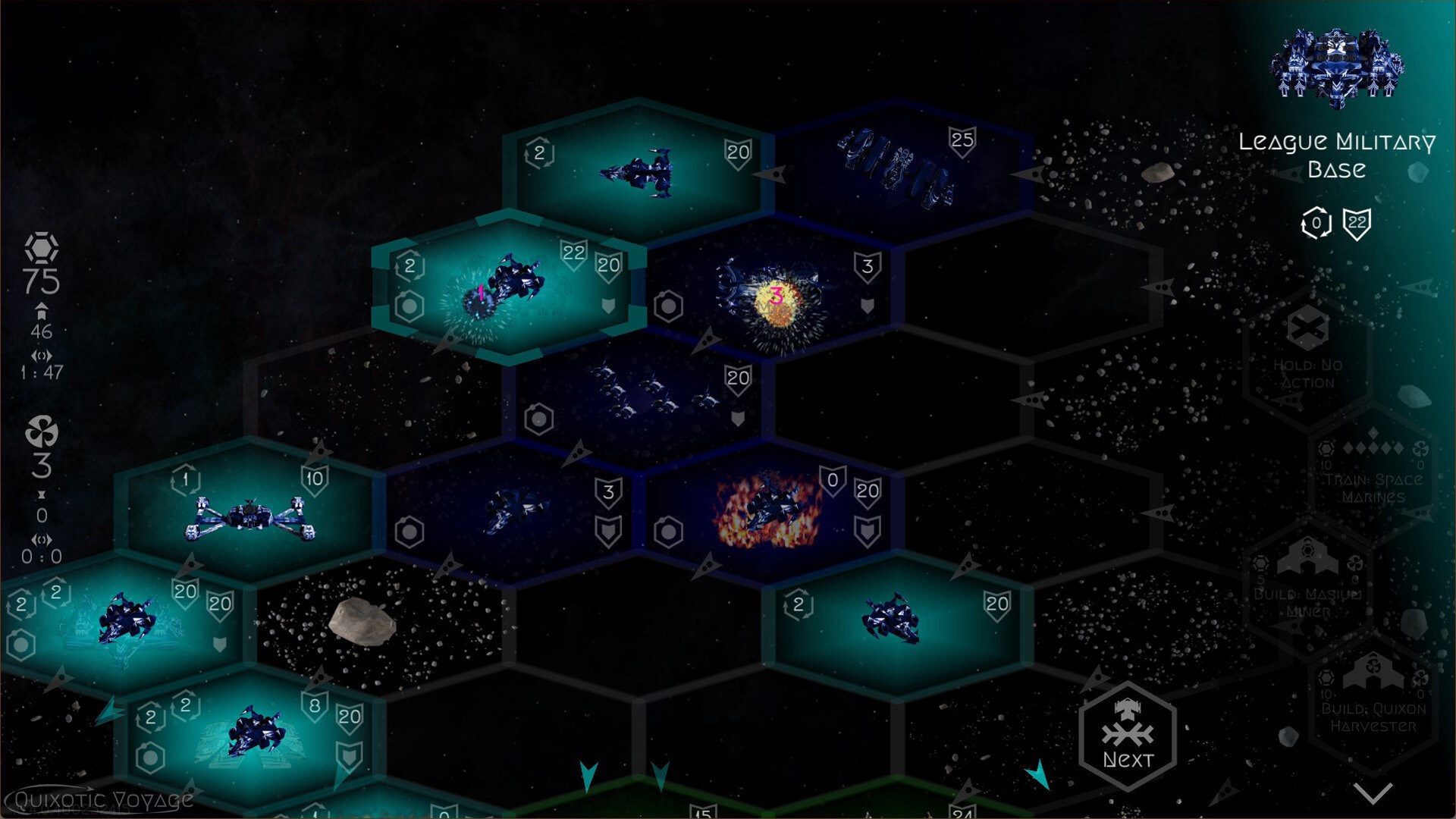Click the shield icon showing 22 defense
This screenshot has width=1456, height=819.
click(1357, 224)
